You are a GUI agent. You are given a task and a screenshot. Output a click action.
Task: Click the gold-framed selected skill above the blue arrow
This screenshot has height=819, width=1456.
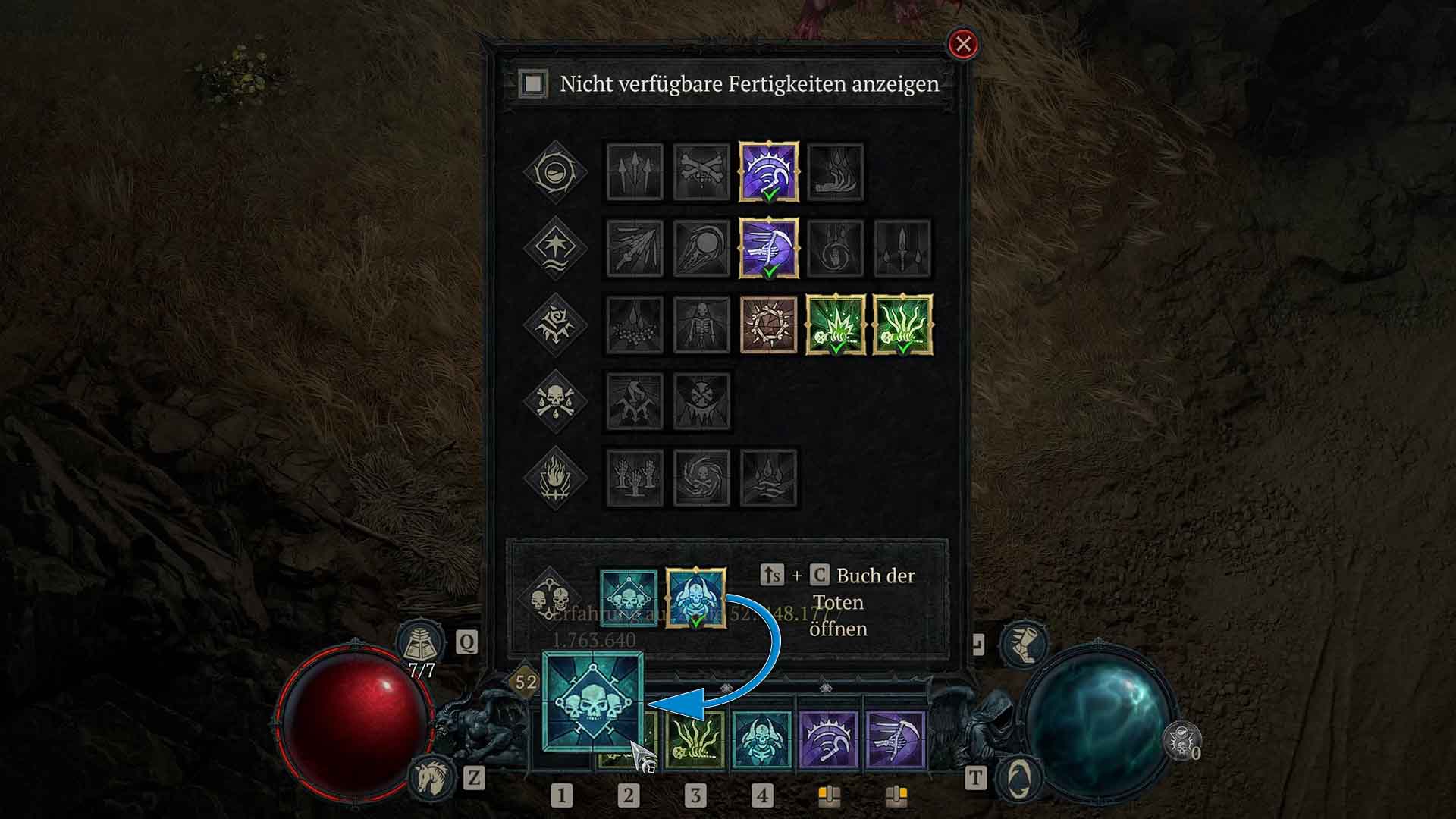coord(698,599)
